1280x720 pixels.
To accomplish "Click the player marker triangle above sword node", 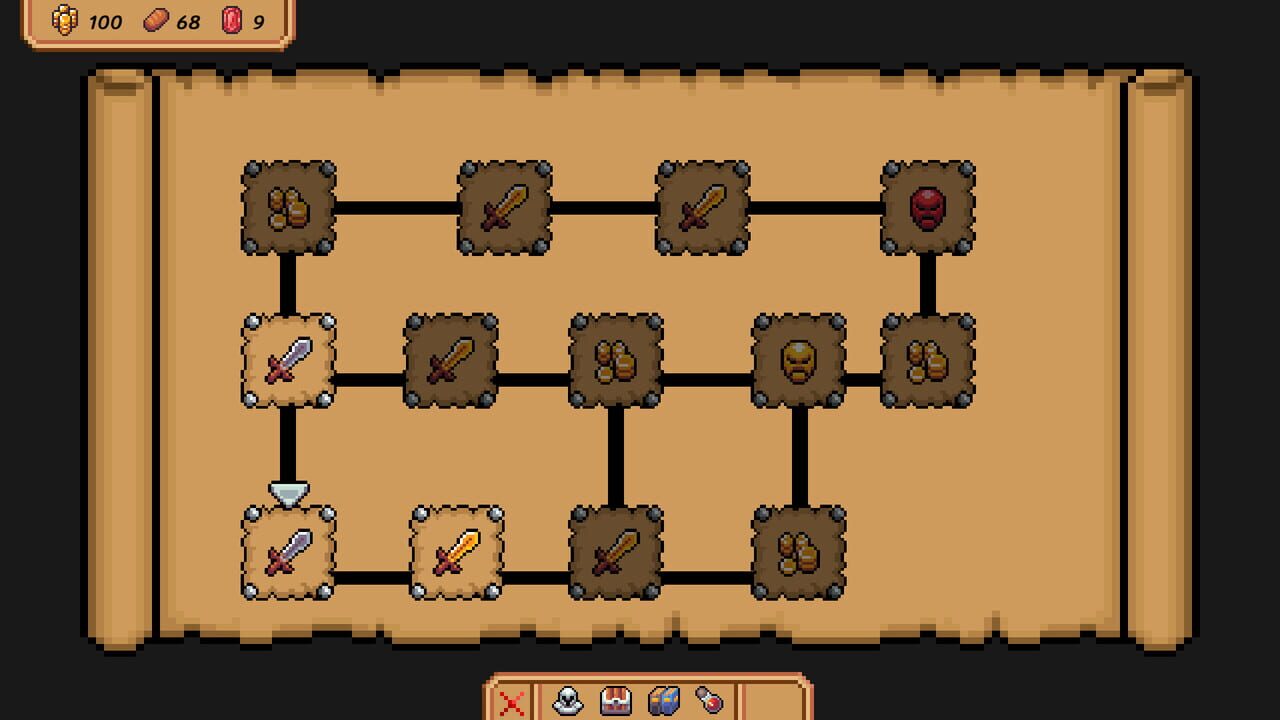I will tap(287, 491).
